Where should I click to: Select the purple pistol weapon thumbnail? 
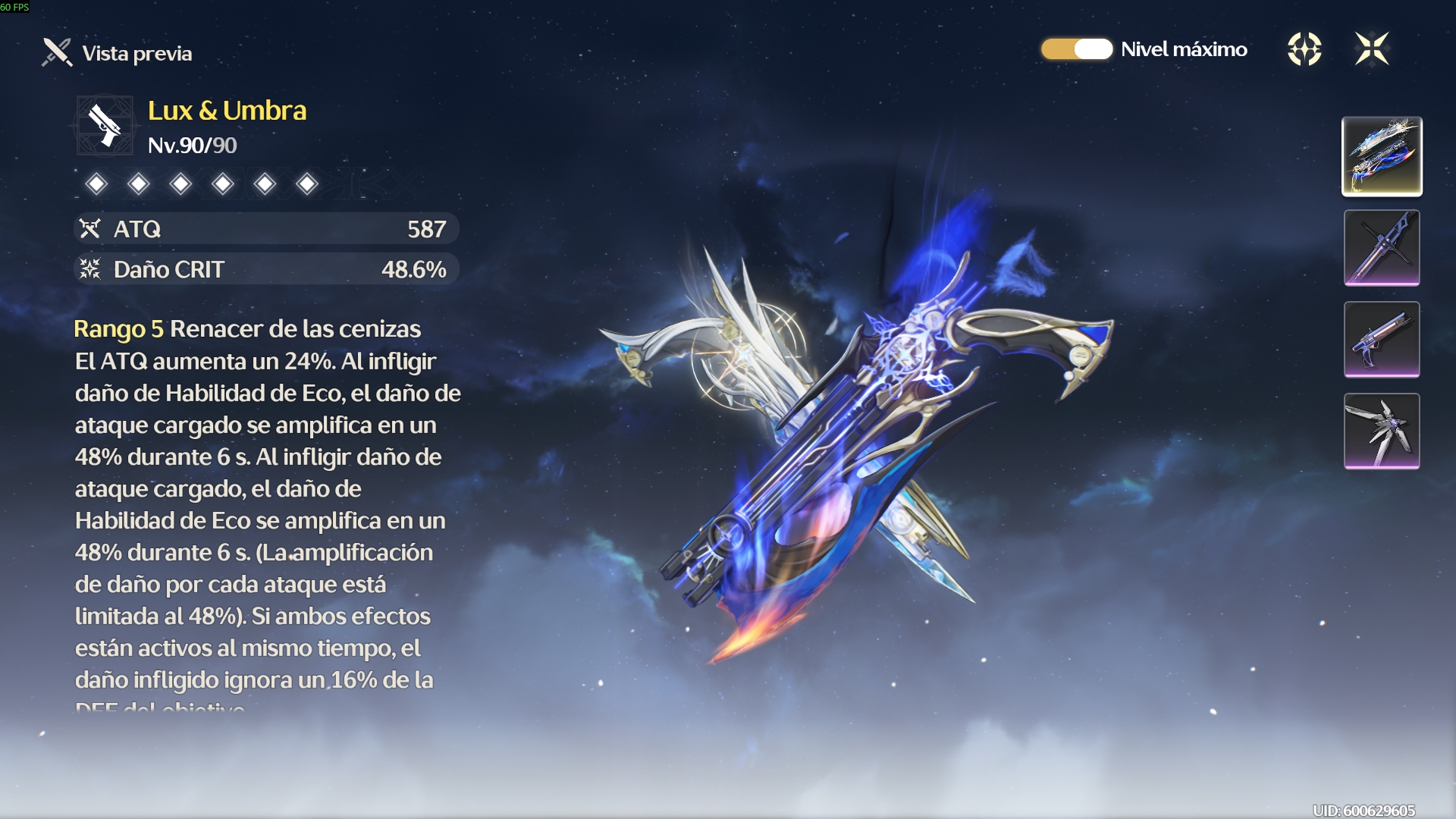point(1382,339)
